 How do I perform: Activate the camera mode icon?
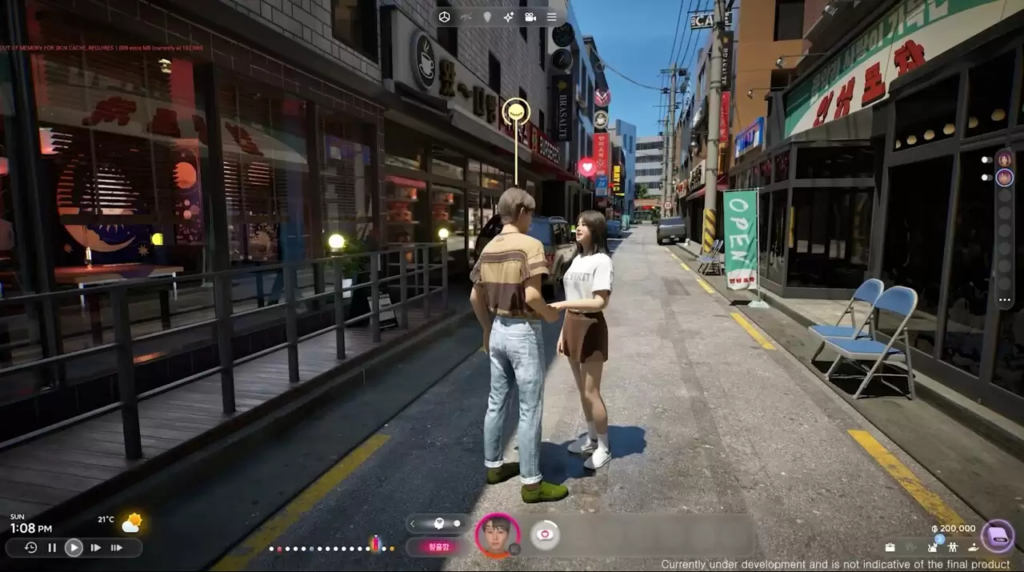(530, 17)
